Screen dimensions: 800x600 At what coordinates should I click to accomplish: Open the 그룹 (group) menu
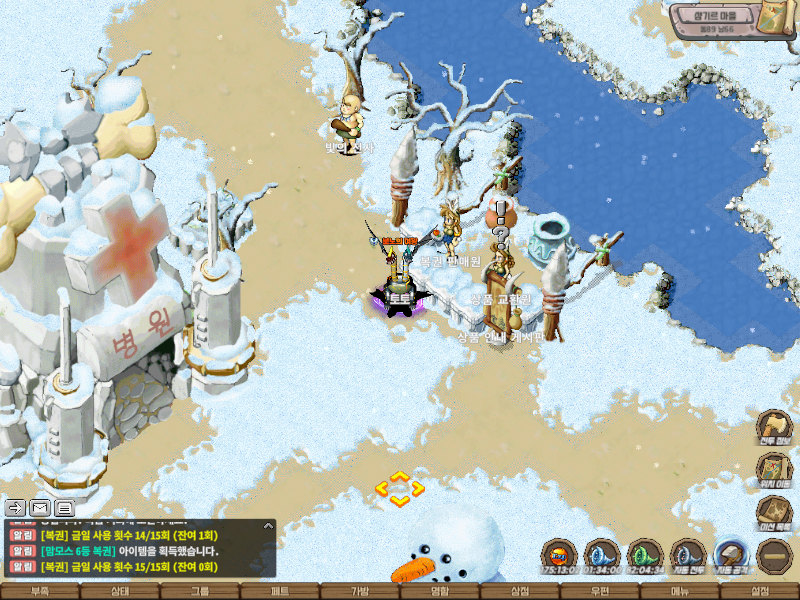200,591
